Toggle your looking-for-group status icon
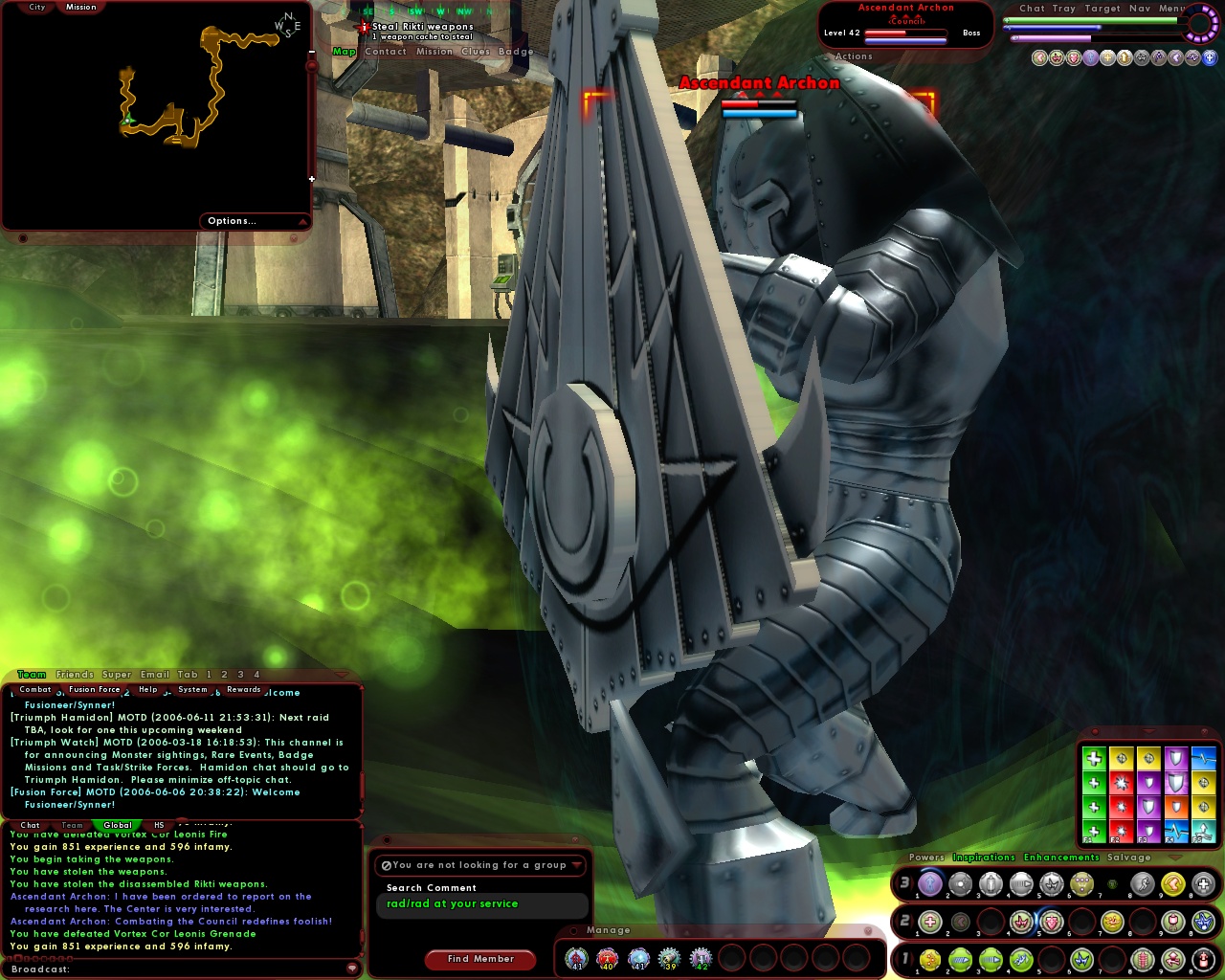 [x=389, y=865]
